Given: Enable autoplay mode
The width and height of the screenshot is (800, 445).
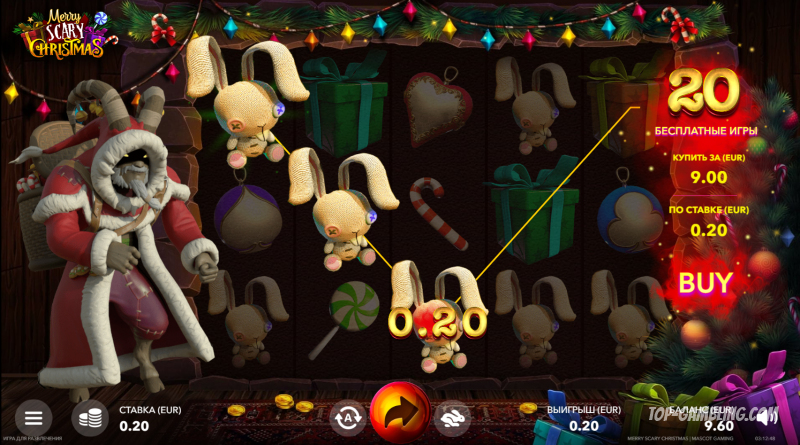Looking at the screenshot, I should coord(346,416).
